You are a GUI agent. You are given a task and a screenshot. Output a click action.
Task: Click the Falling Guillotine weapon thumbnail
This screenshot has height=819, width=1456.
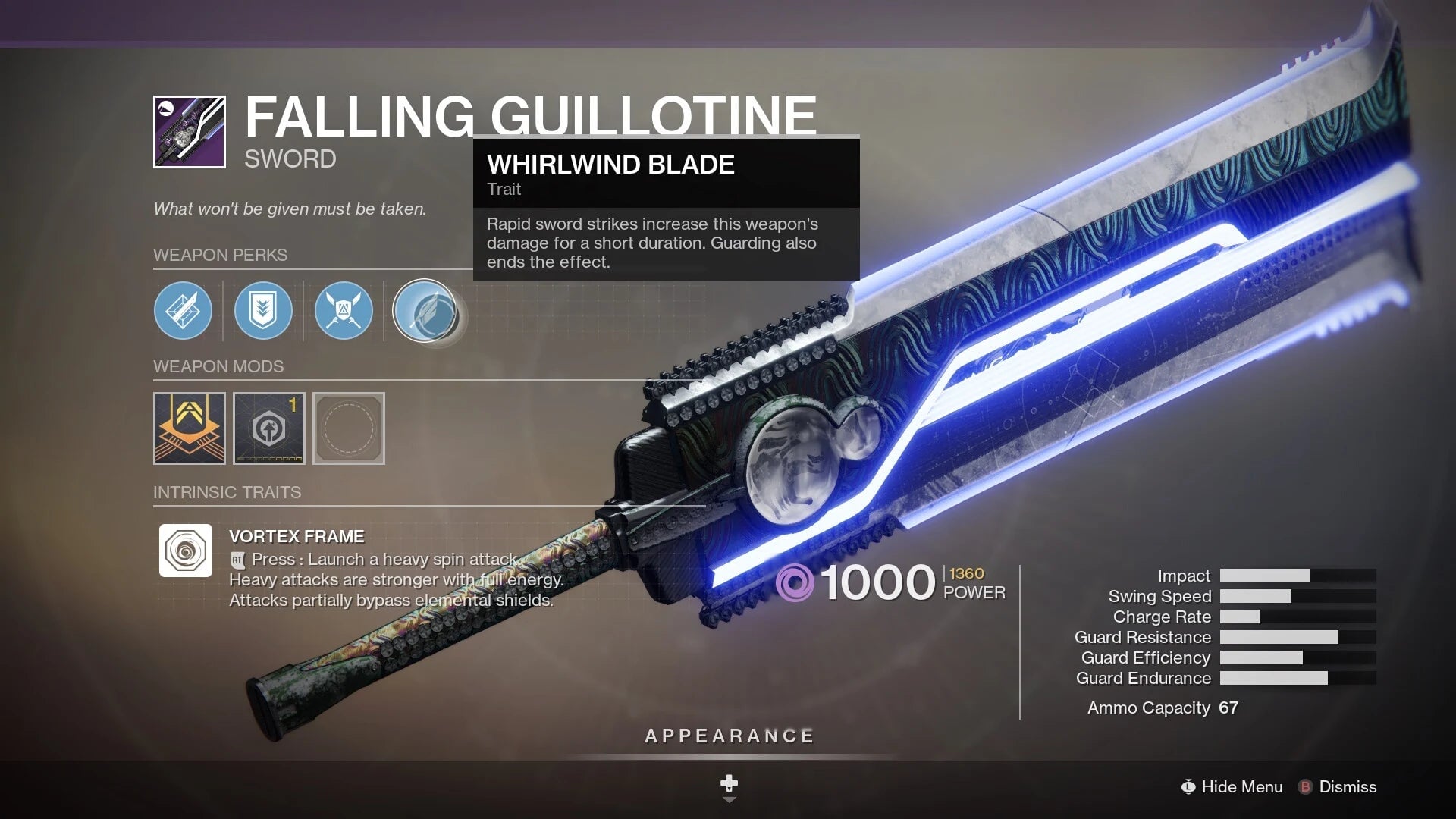click(x=189, y=129)
